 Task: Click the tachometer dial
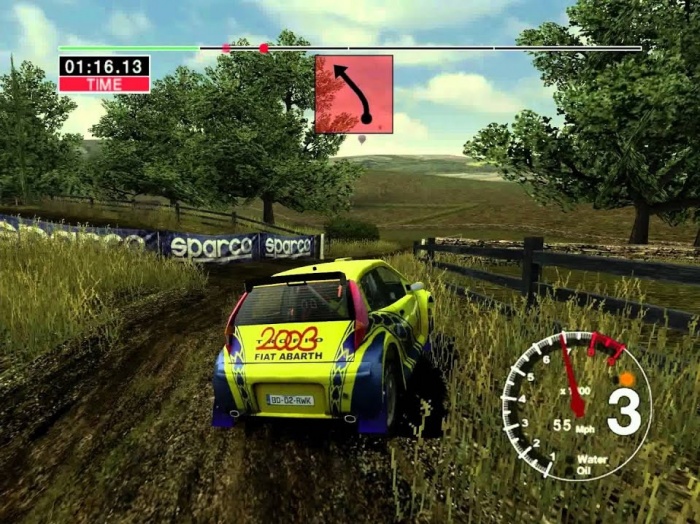click(575, 405)
